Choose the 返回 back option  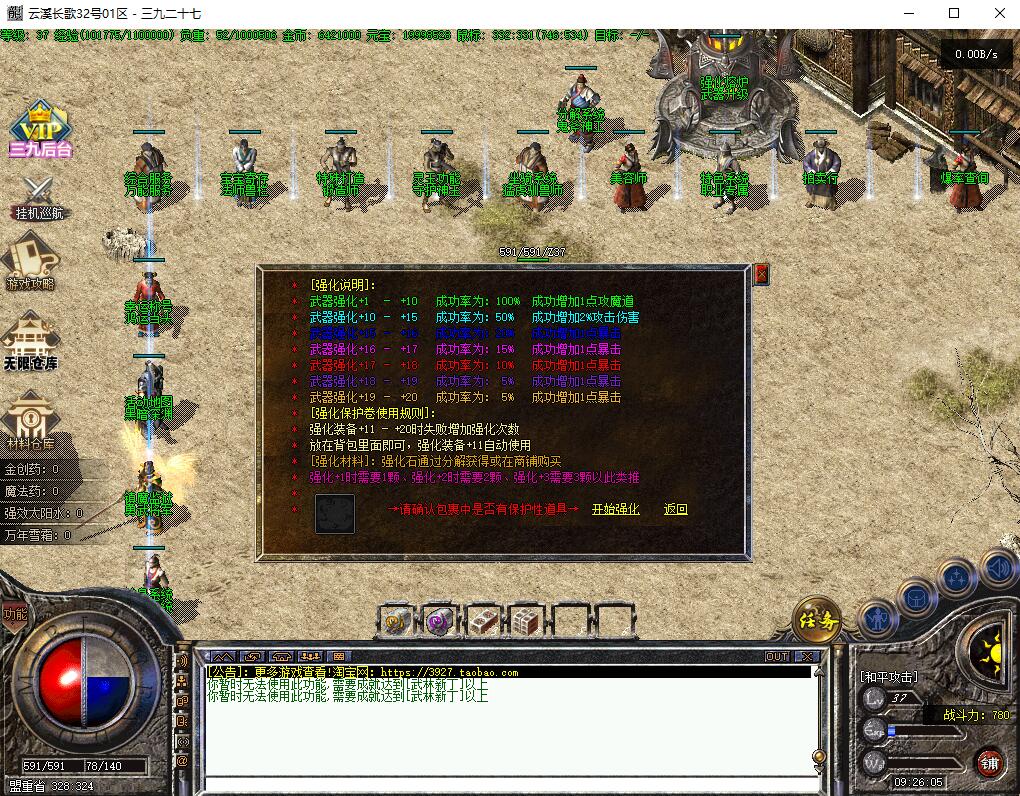(676, 509)
